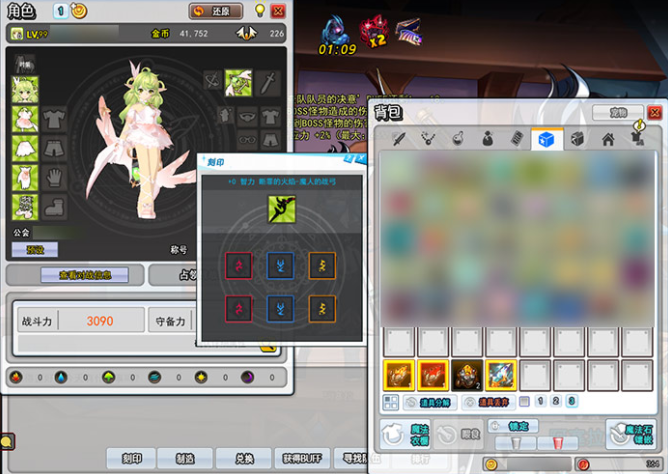The width and height of the screenshot is (668, 474).
Task: Click the 刻印 engraving button at bottom
Action: coord(131,458)
